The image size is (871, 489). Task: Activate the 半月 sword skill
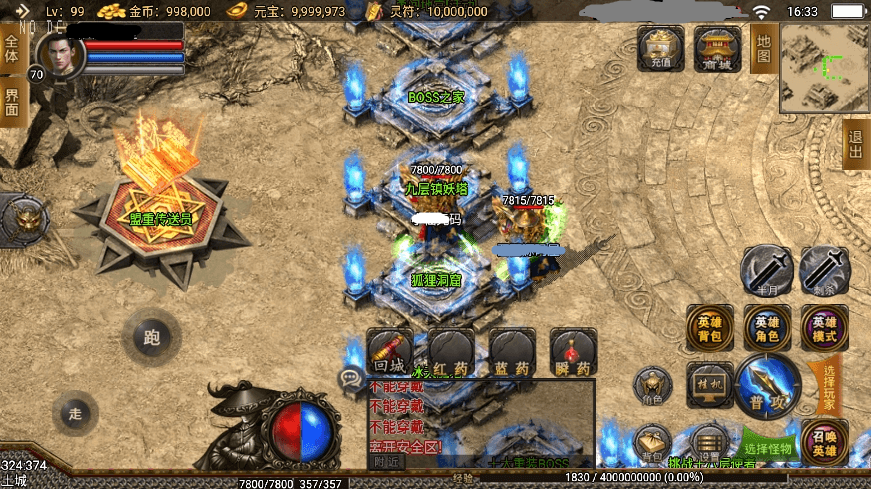(x=767, y=271)
